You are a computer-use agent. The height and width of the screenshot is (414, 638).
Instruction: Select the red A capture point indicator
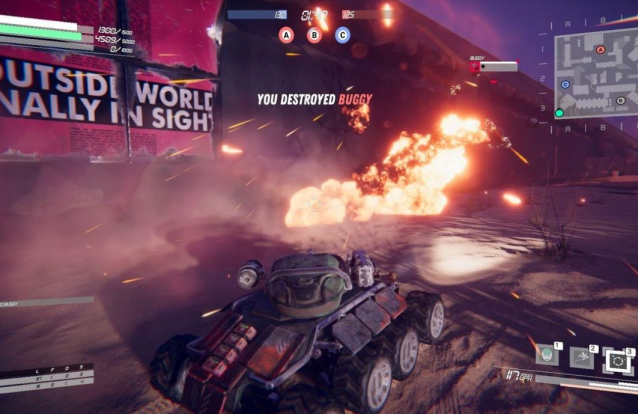(x=286, y=35)
